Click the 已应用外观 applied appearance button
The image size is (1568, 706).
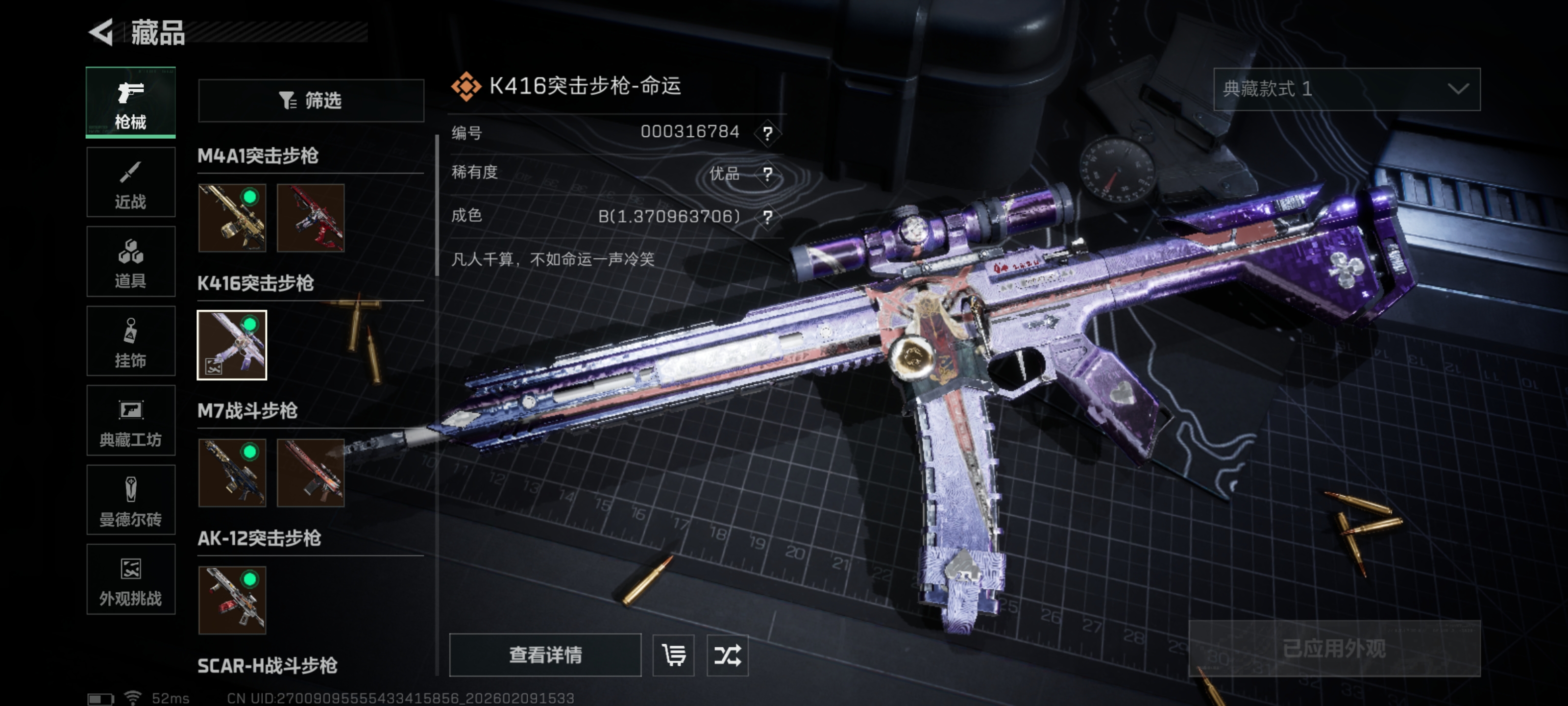(x=1334, y=648)
